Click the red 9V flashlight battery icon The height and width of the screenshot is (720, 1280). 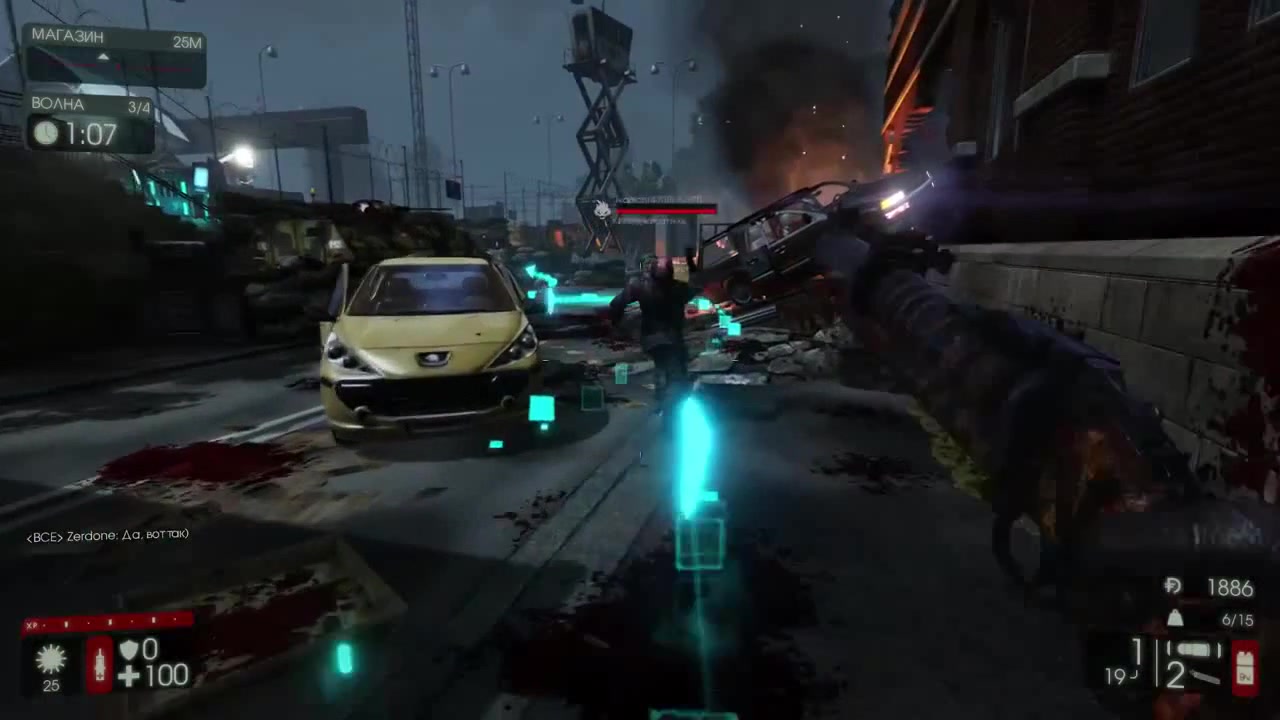[x=1245, y=666]
